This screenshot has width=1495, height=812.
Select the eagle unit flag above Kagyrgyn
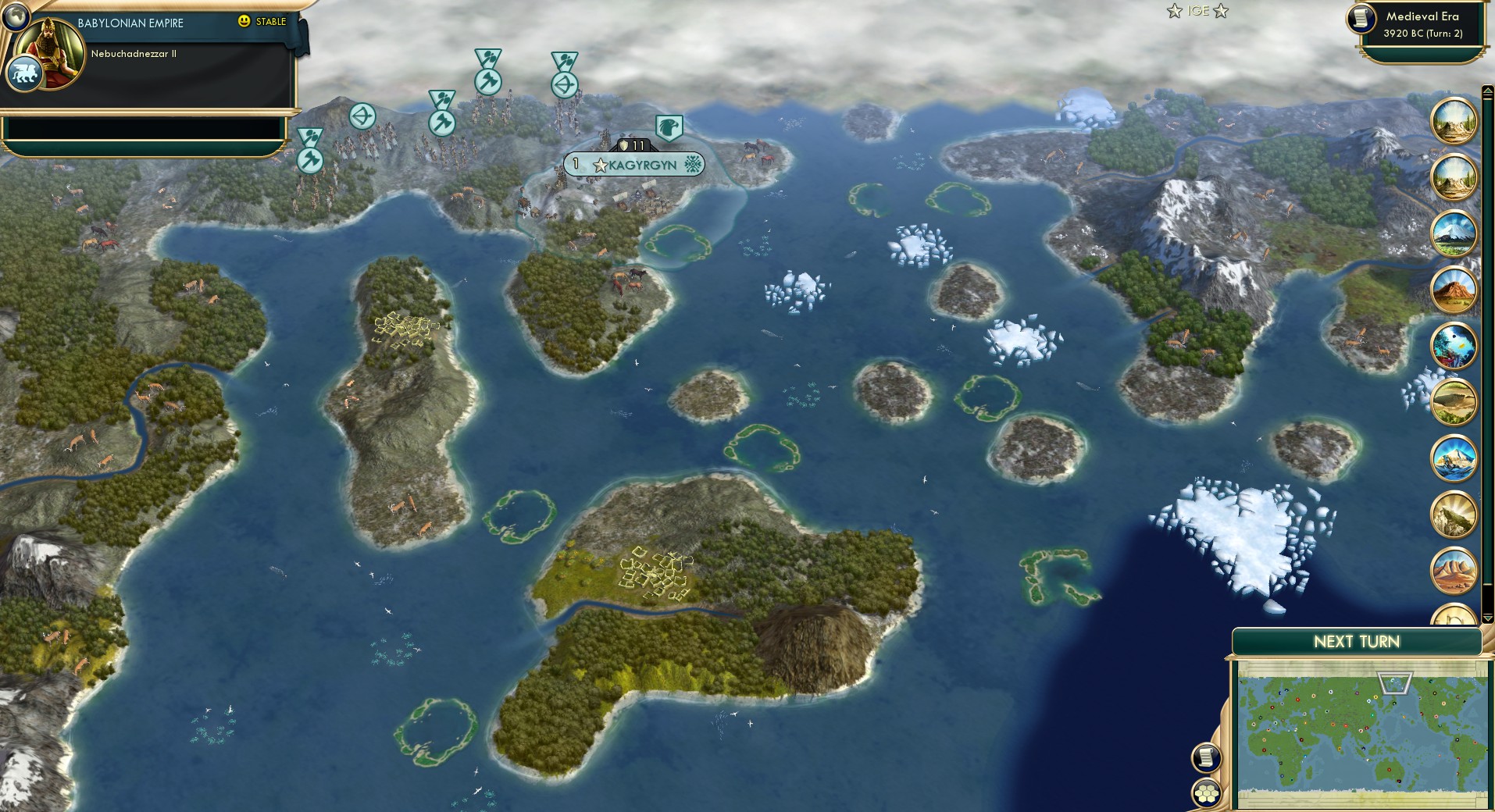tap(670, 128)
